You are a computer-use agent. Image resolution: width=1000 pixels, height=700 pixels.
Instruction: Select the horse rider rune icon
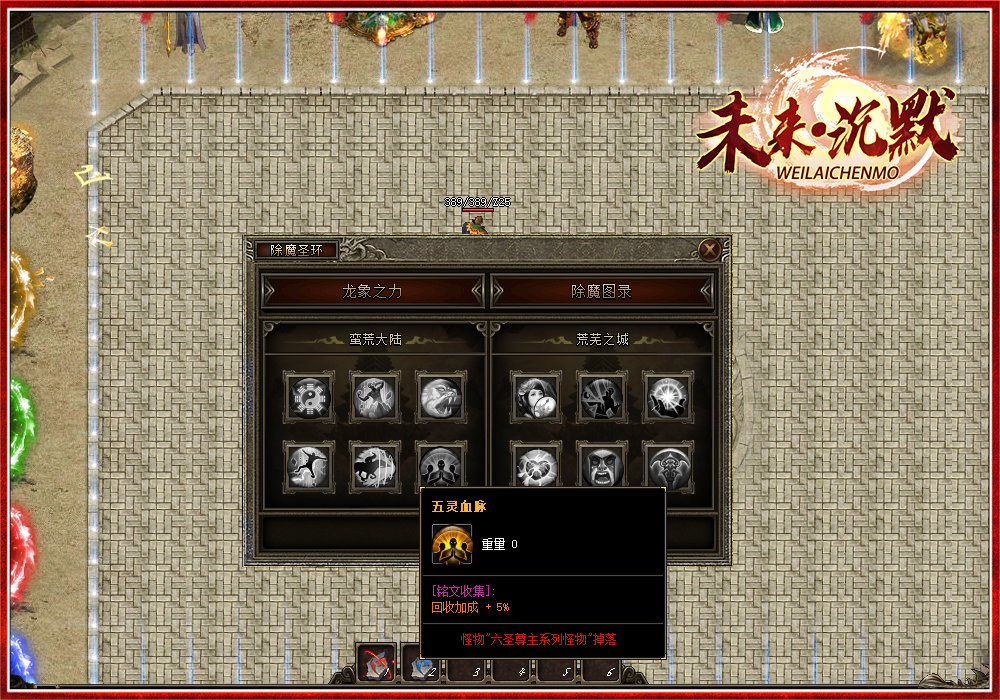(x=374, y=466)
